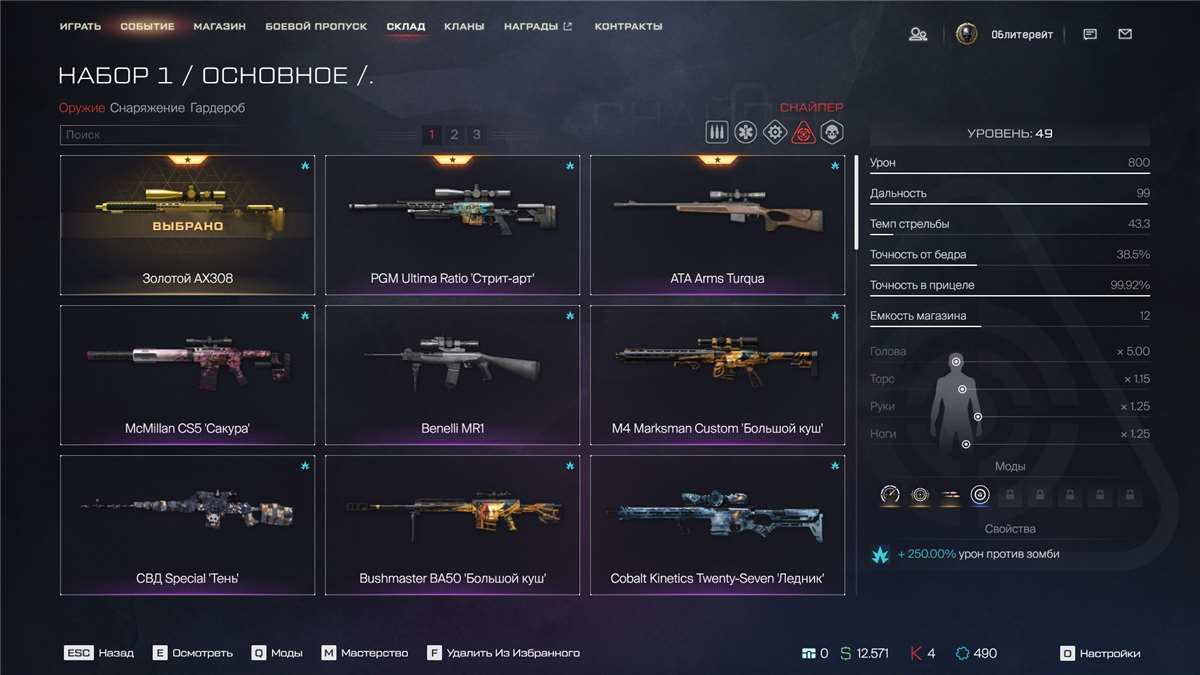This screenshot has height=675, width=1200.
Task: Click the weapon search field
Action: point(150,135)
